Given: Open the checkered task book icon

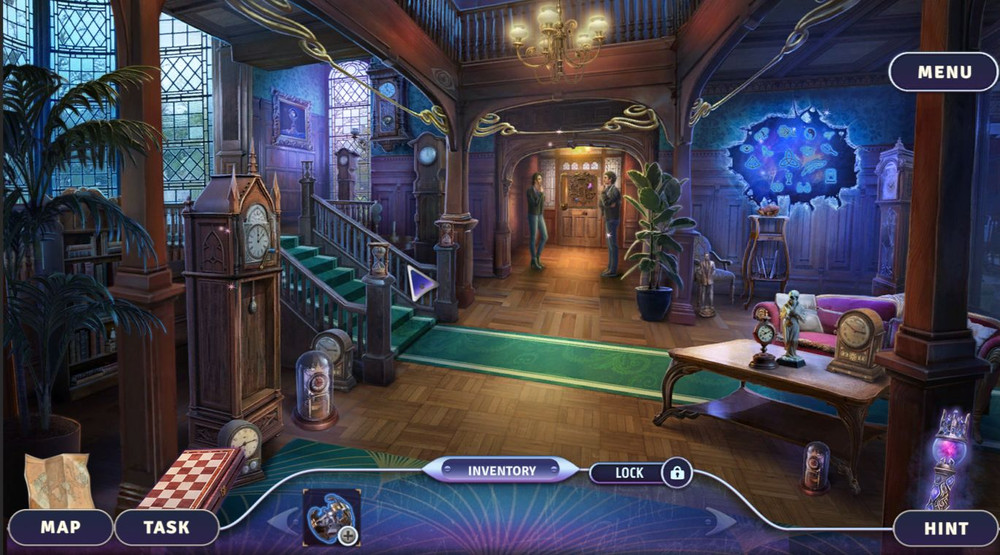Looking at the screenshot, I should 190,478.
